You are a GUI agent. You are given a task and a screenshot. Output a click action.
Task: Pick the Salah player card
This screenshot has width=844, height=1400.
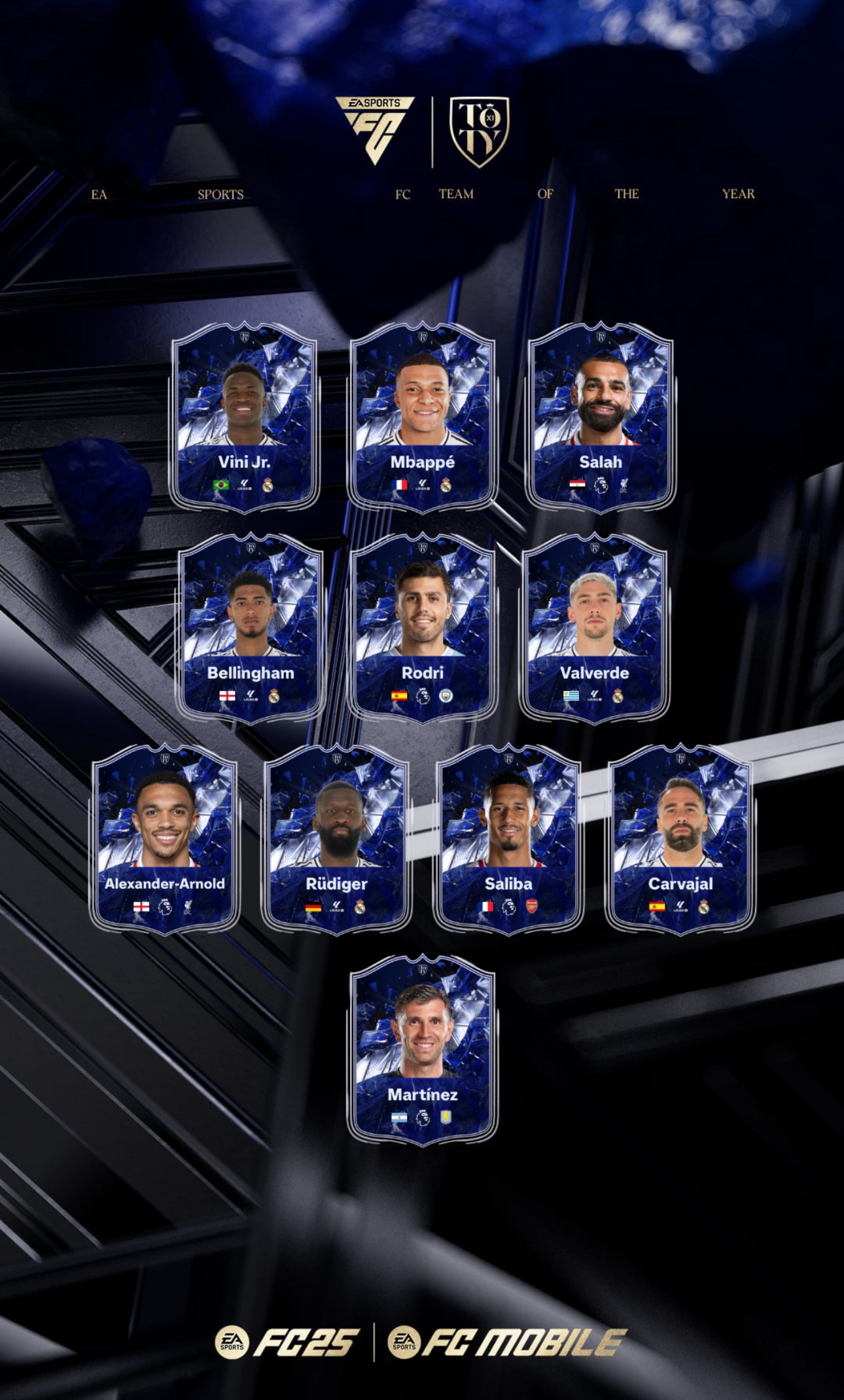(600, 416)
